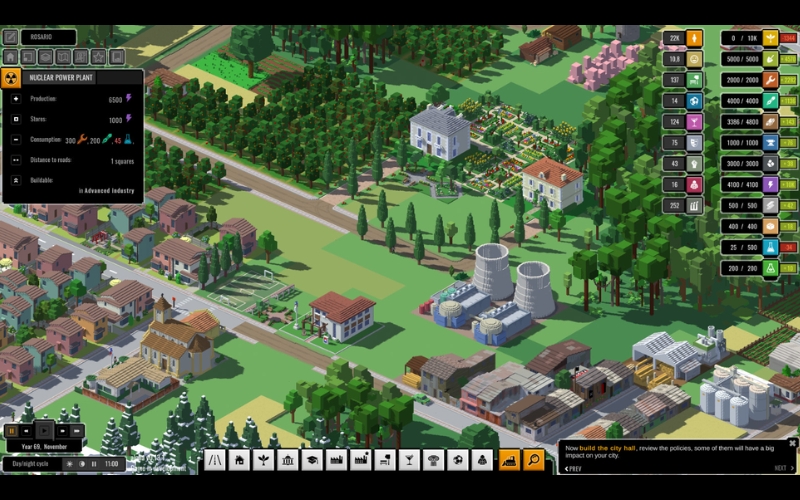The width and height of the screenshot is (800, 500).
Task: Edit the city name Rosario
Action: pos(11,37)
